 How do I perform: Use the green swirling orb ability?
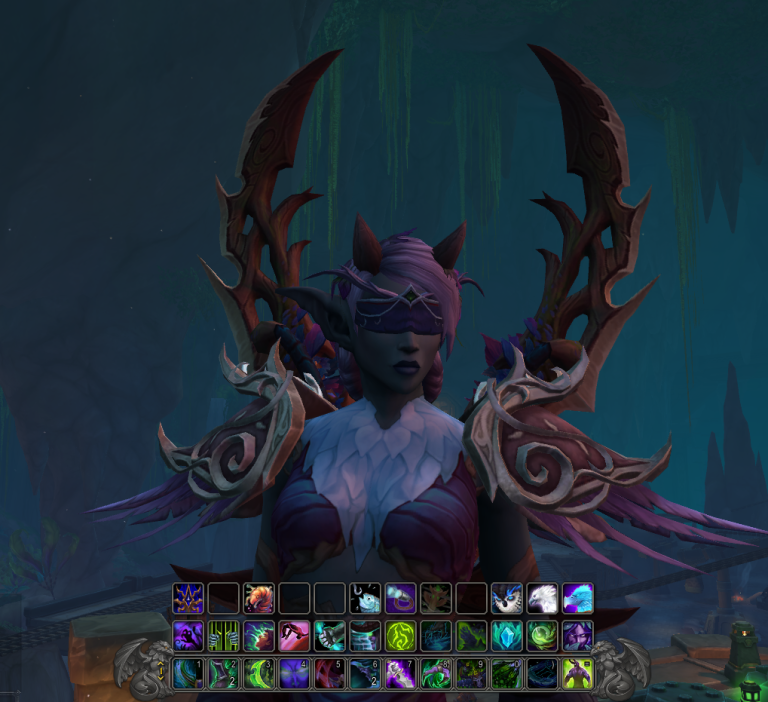click(542, 635)
